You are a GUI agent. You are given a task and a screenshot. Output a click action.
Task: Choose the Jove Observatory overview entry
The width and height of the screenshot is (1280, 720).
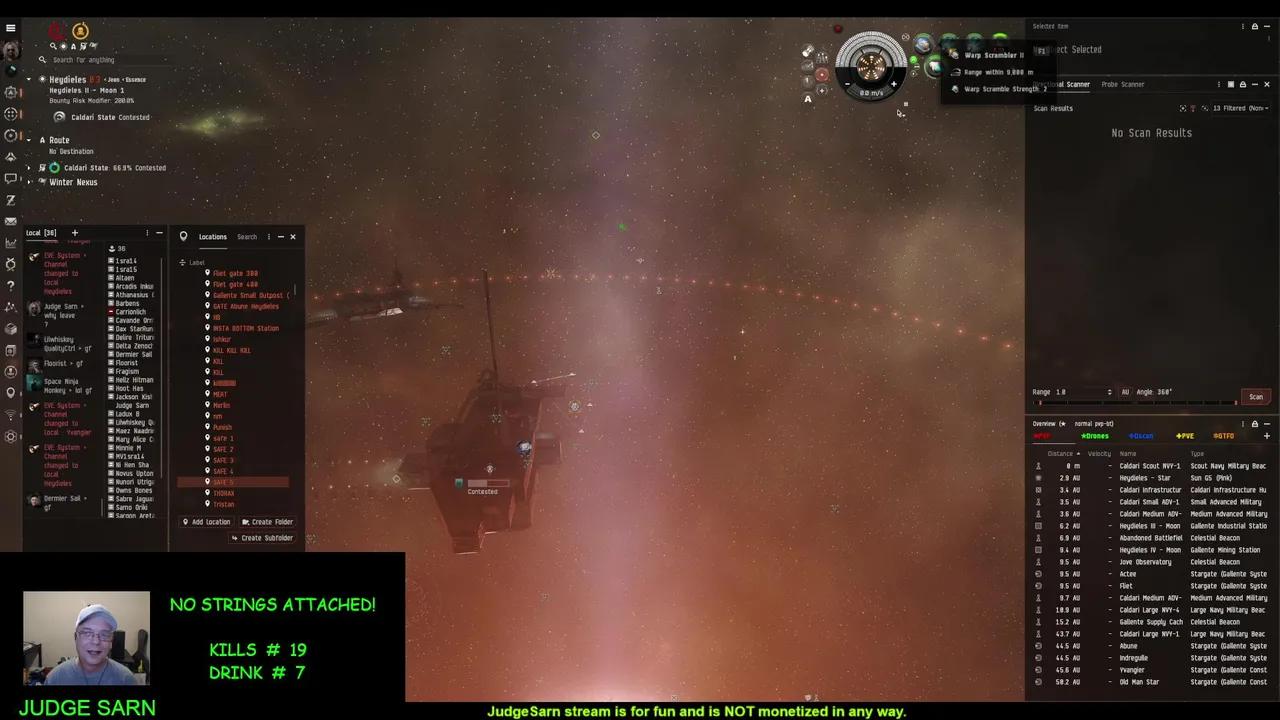click(1145, 562)
